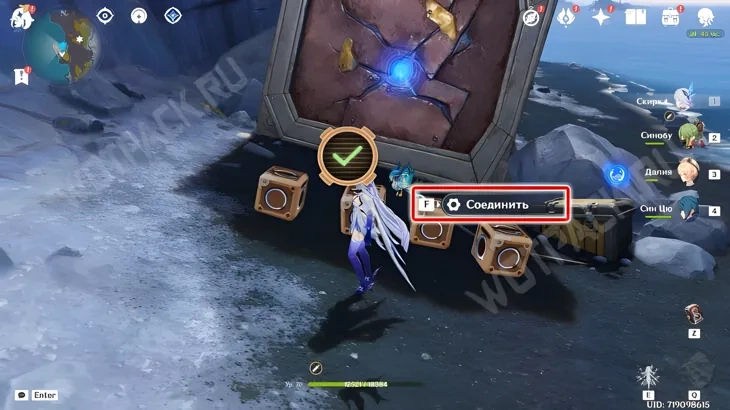The image size is (730, 410).
Task: Switch to party member Синобу
Action: coord(689,136)
